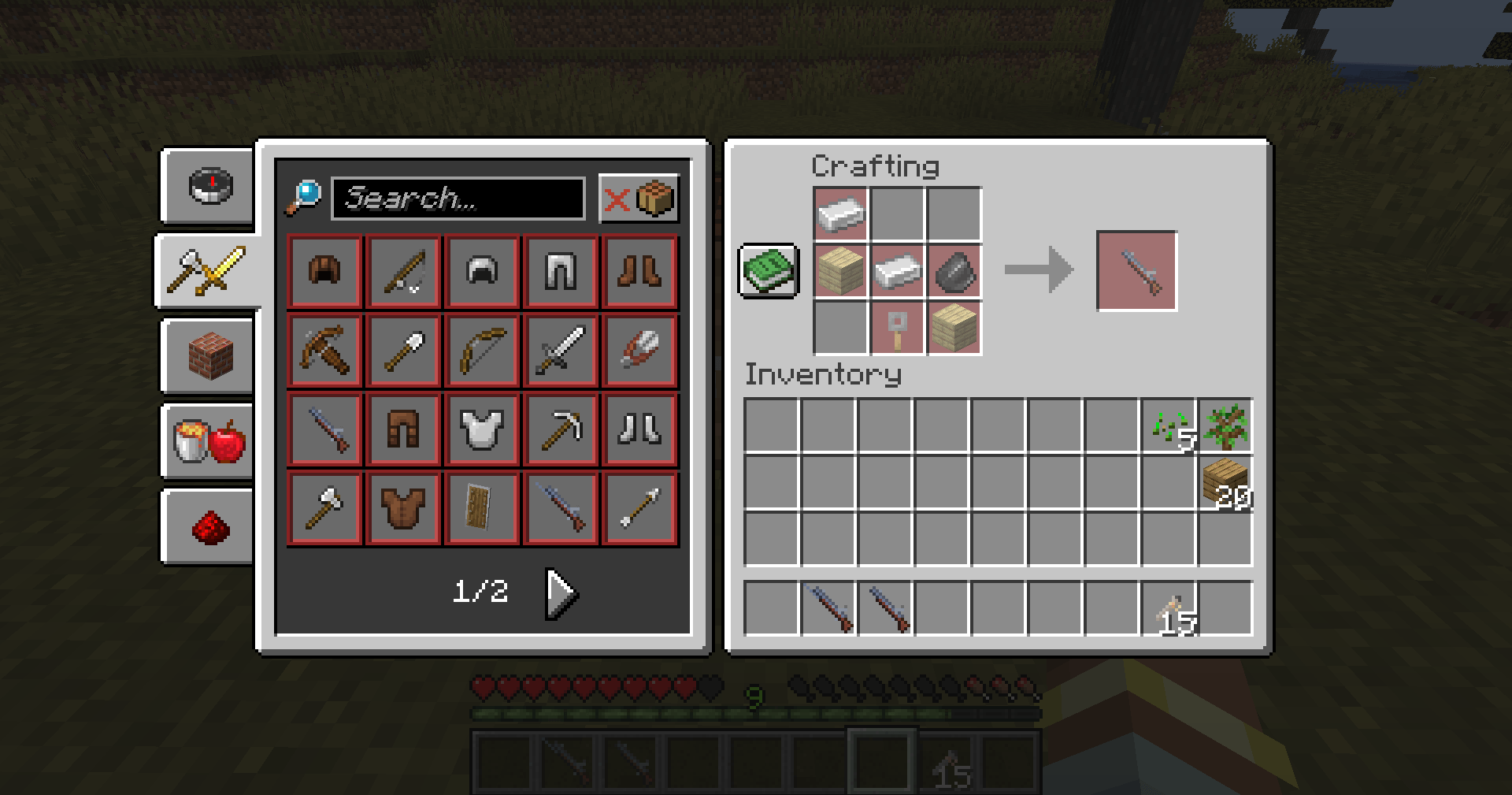Select the crafted spear output item
The image size is (1512, 795).
tap(1136, 270)
